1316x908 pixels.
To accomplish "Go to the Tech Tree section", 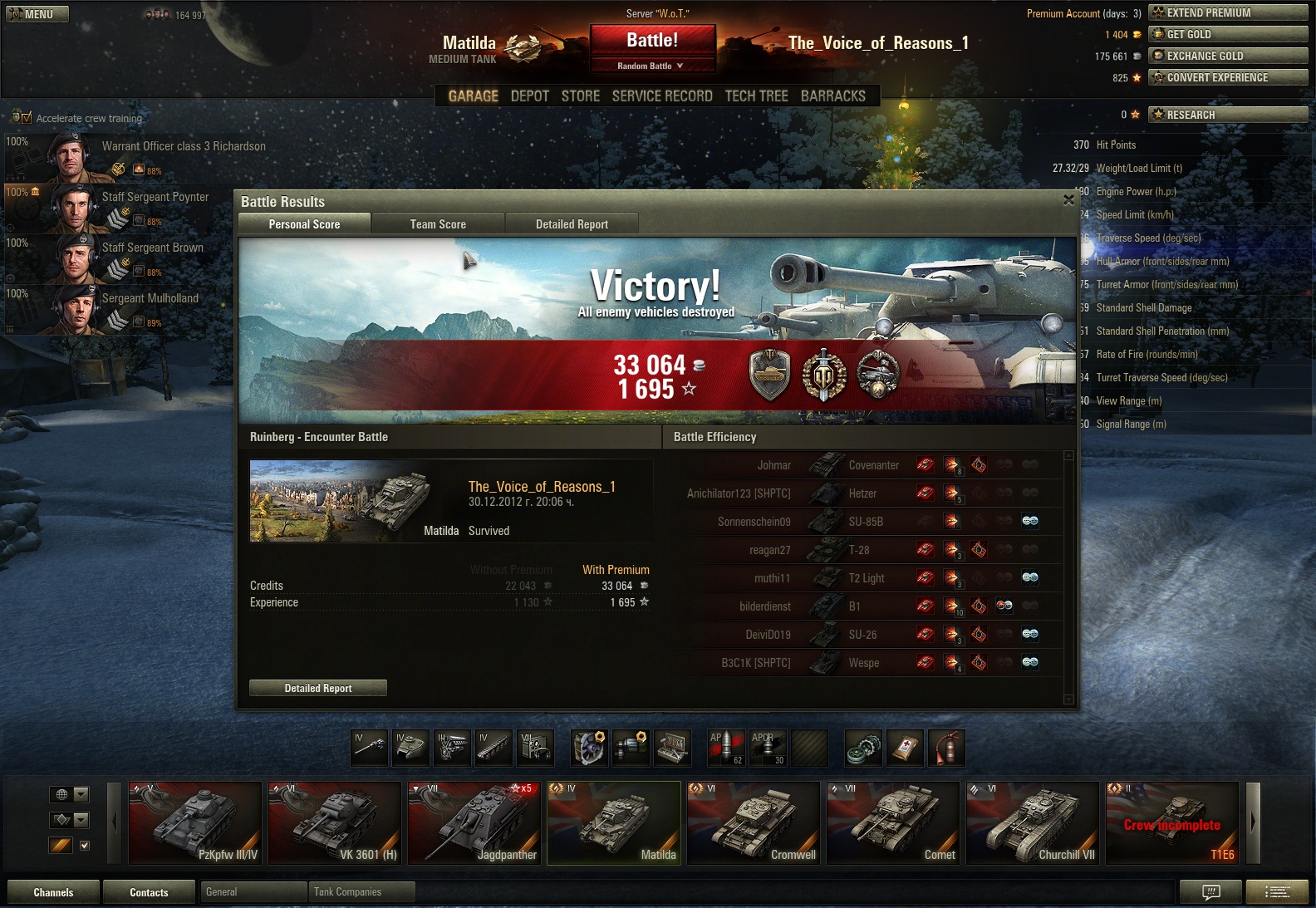I will (756, 96).
